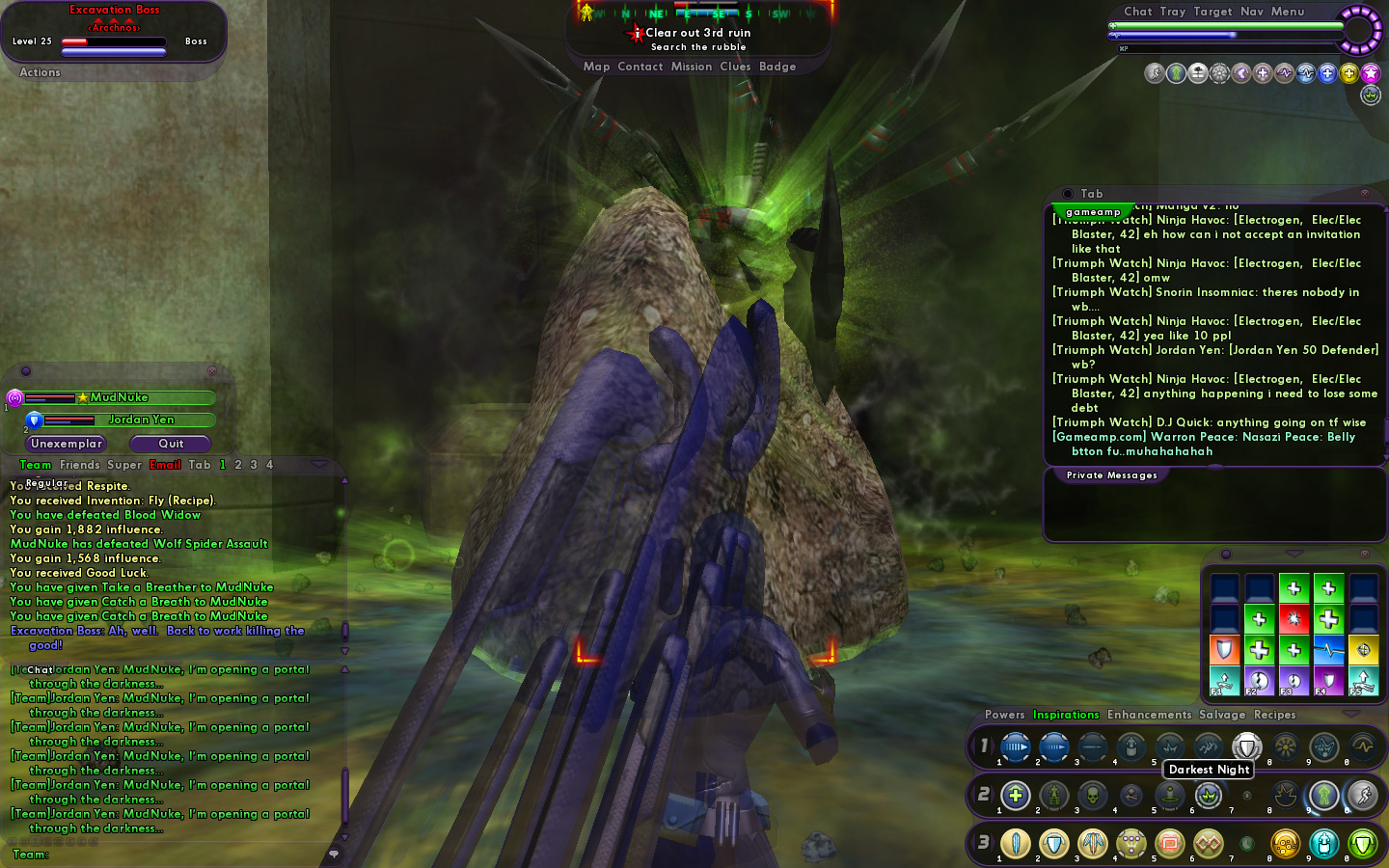Show the Mission panel
This screenshot has width=1389, height=868.
[691, 67]
